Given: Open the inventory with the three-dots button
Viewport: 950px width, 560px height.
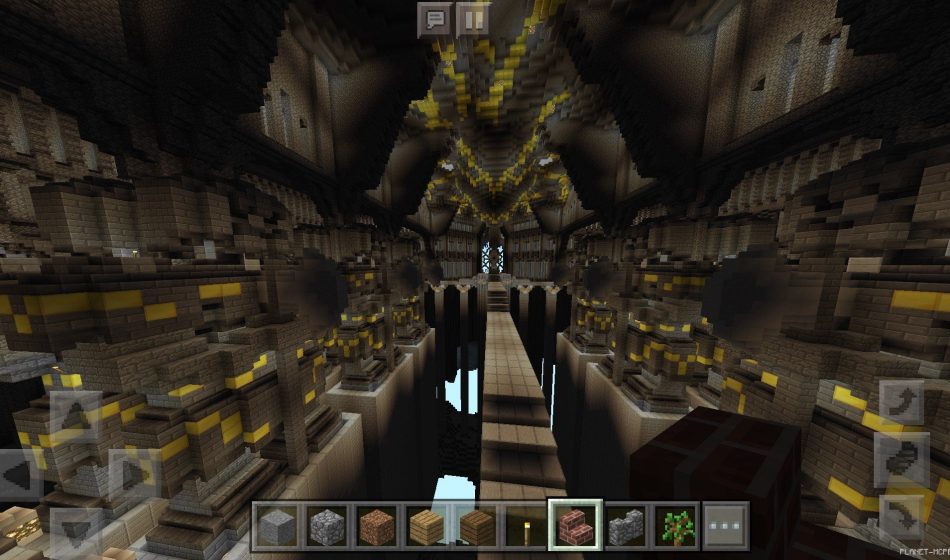Looking at the screenshot, I should (725, 525).
